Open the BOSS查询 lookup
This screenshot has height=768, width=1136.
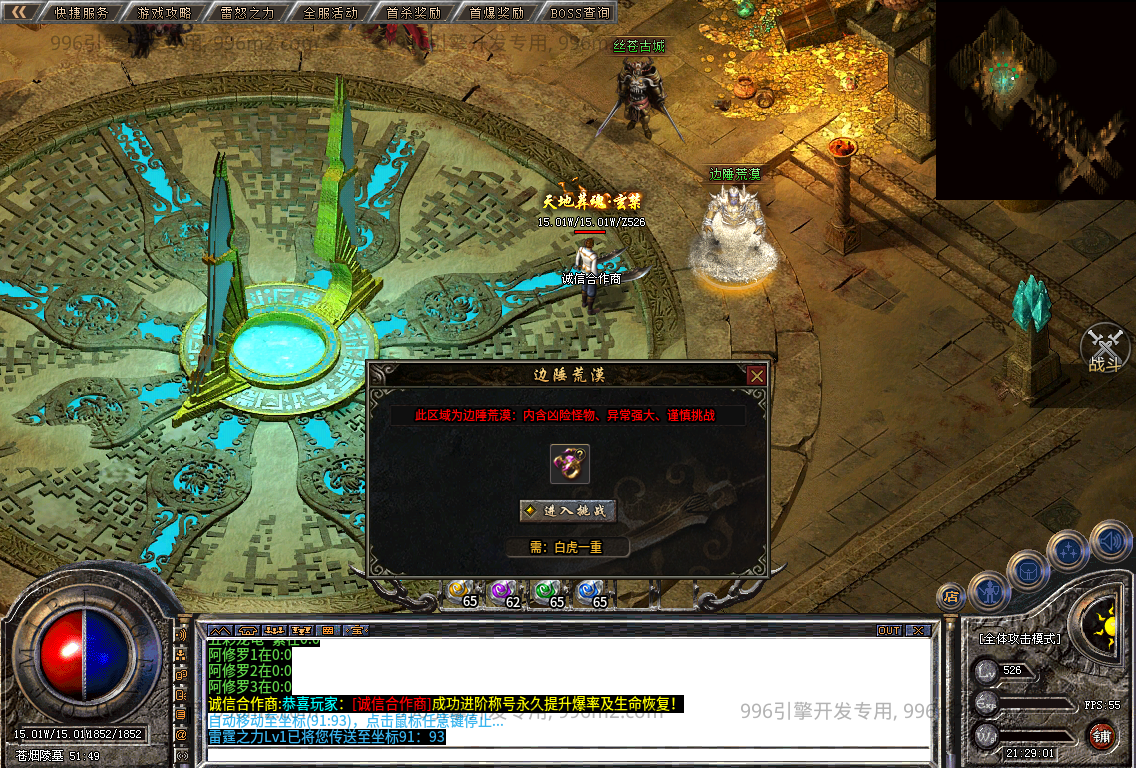coord(580,13)
